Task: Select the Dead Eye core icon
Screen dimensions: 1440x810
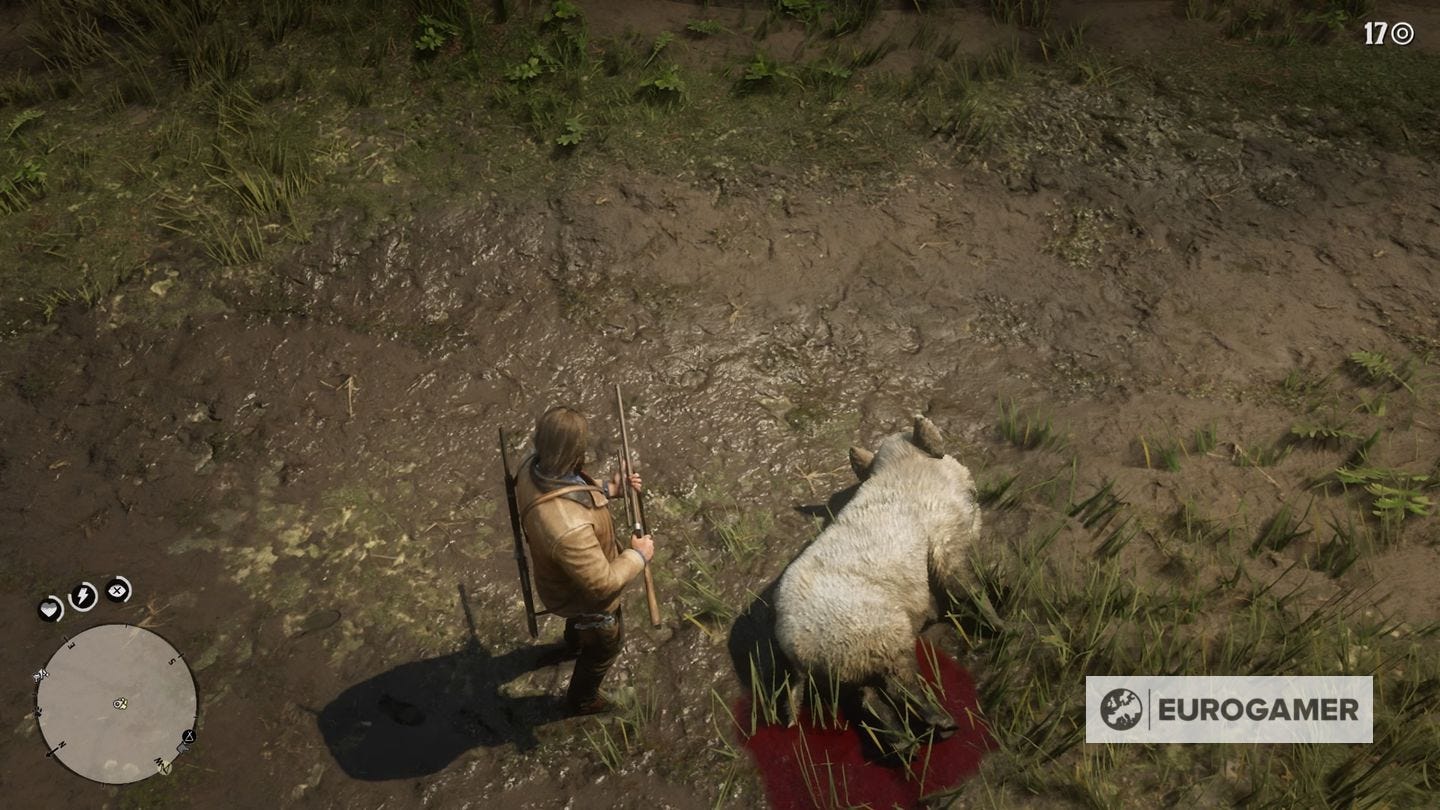Action: coord(118,591)
